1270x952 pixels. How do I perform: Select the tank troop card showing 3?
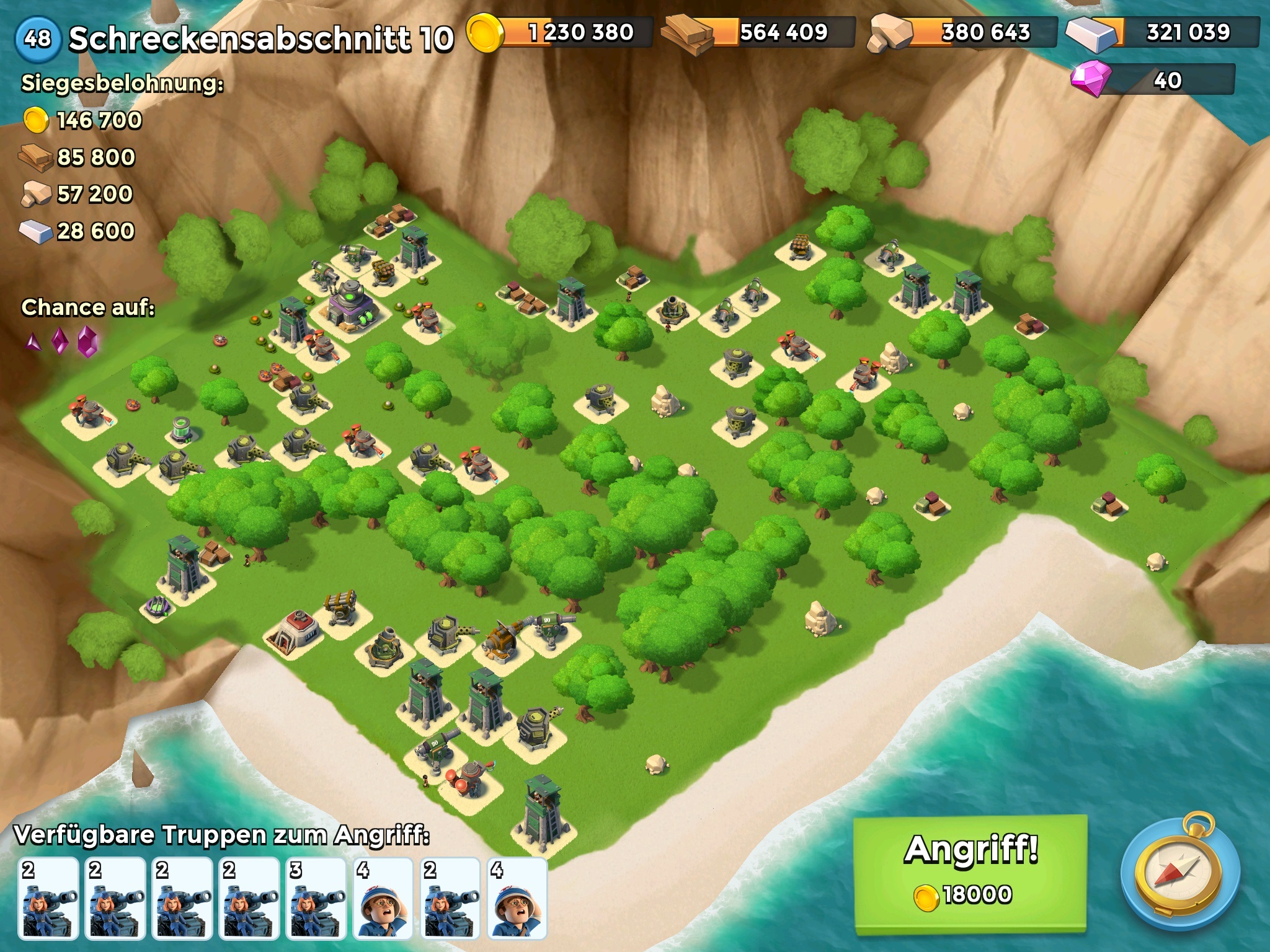click(316, 897)
